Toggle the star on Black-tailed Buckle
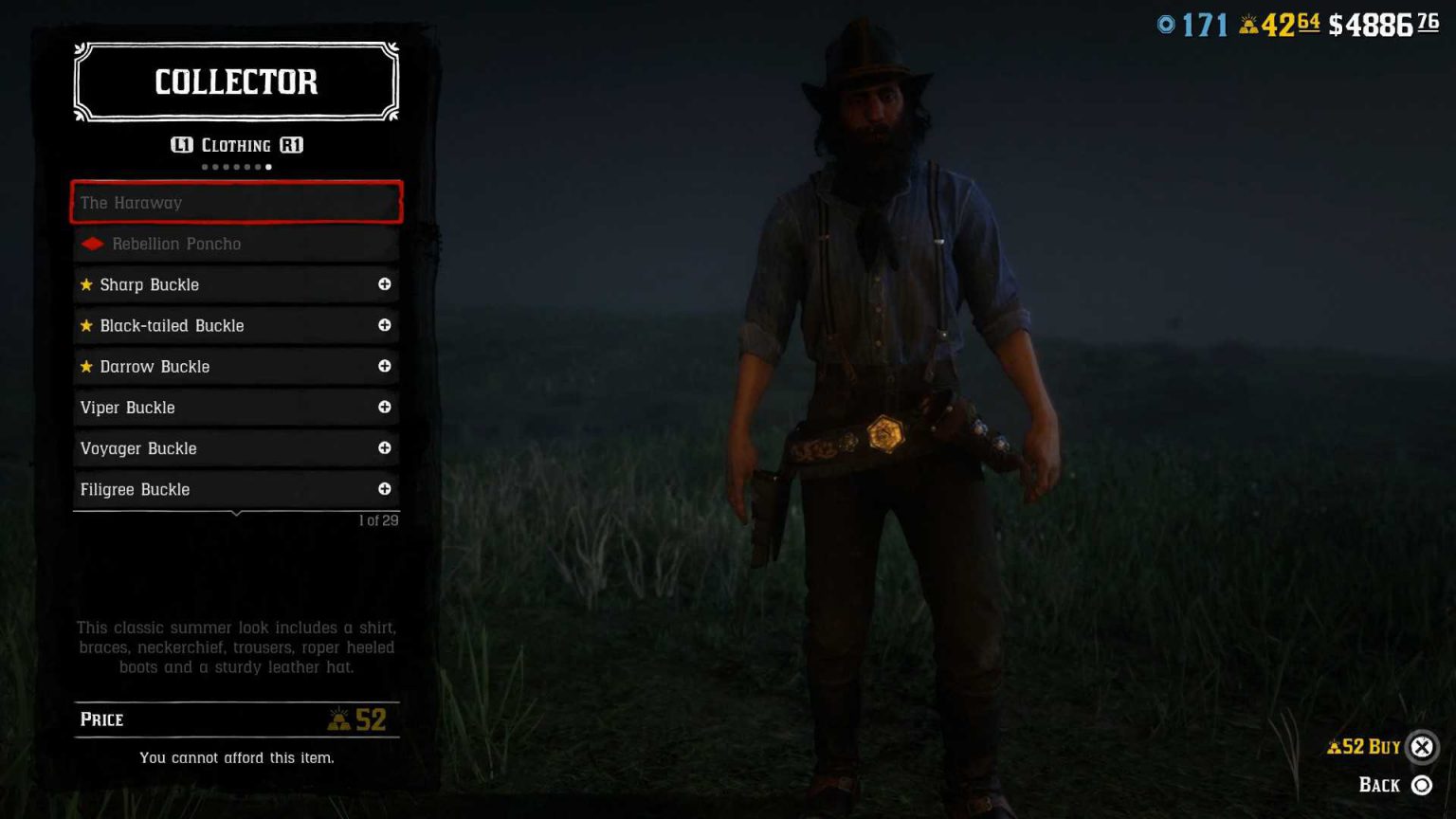The width and height of the screenshot is (1456, 819). point(85,325)
